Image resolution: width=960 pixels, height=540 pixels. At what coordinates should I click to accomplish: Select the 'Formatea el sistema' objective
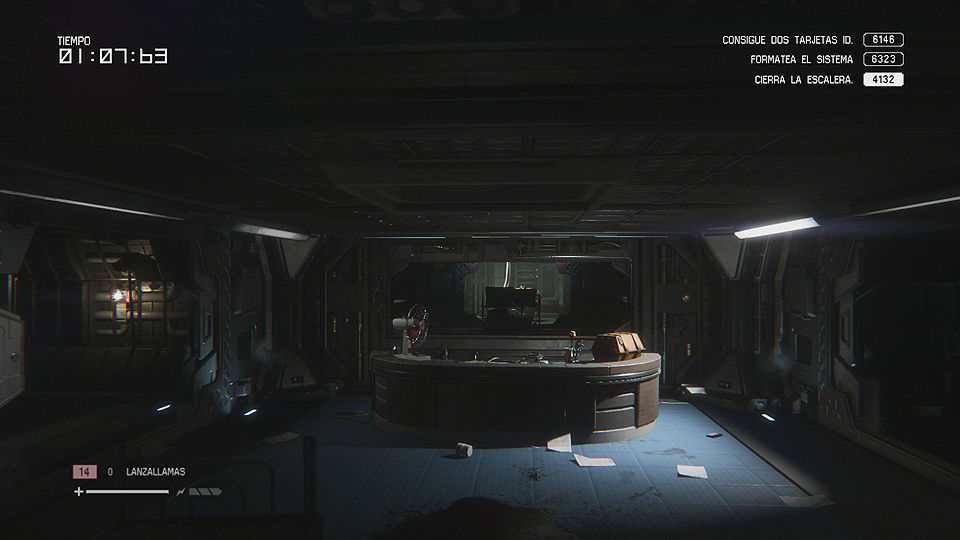(801, 60)
